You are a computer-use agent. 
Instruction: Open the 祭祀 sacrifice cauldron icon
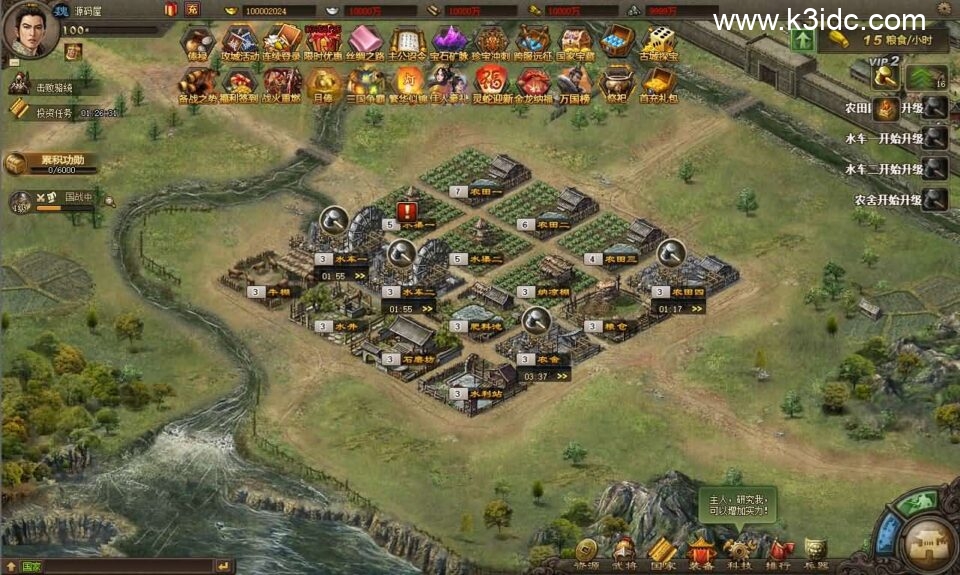[x=616, y=85]
